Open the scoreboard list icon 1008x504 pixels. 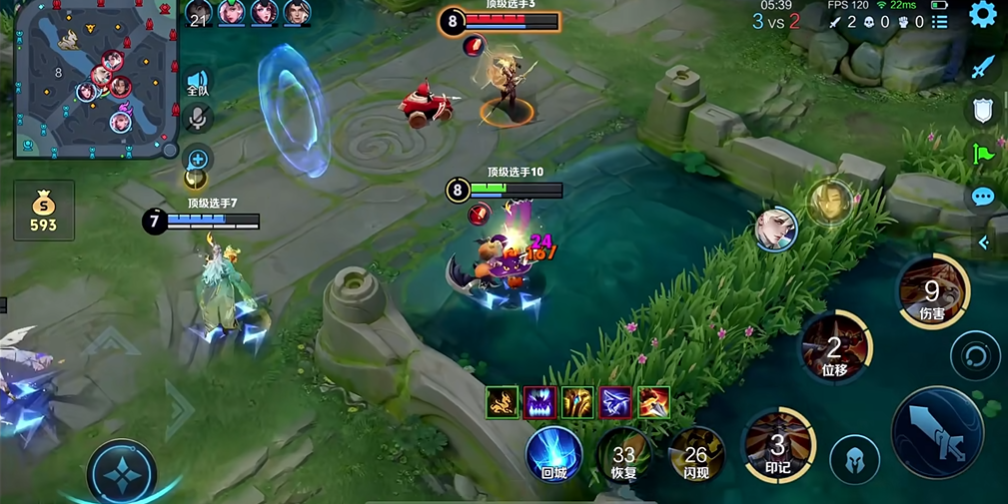(x=939, y=22)
